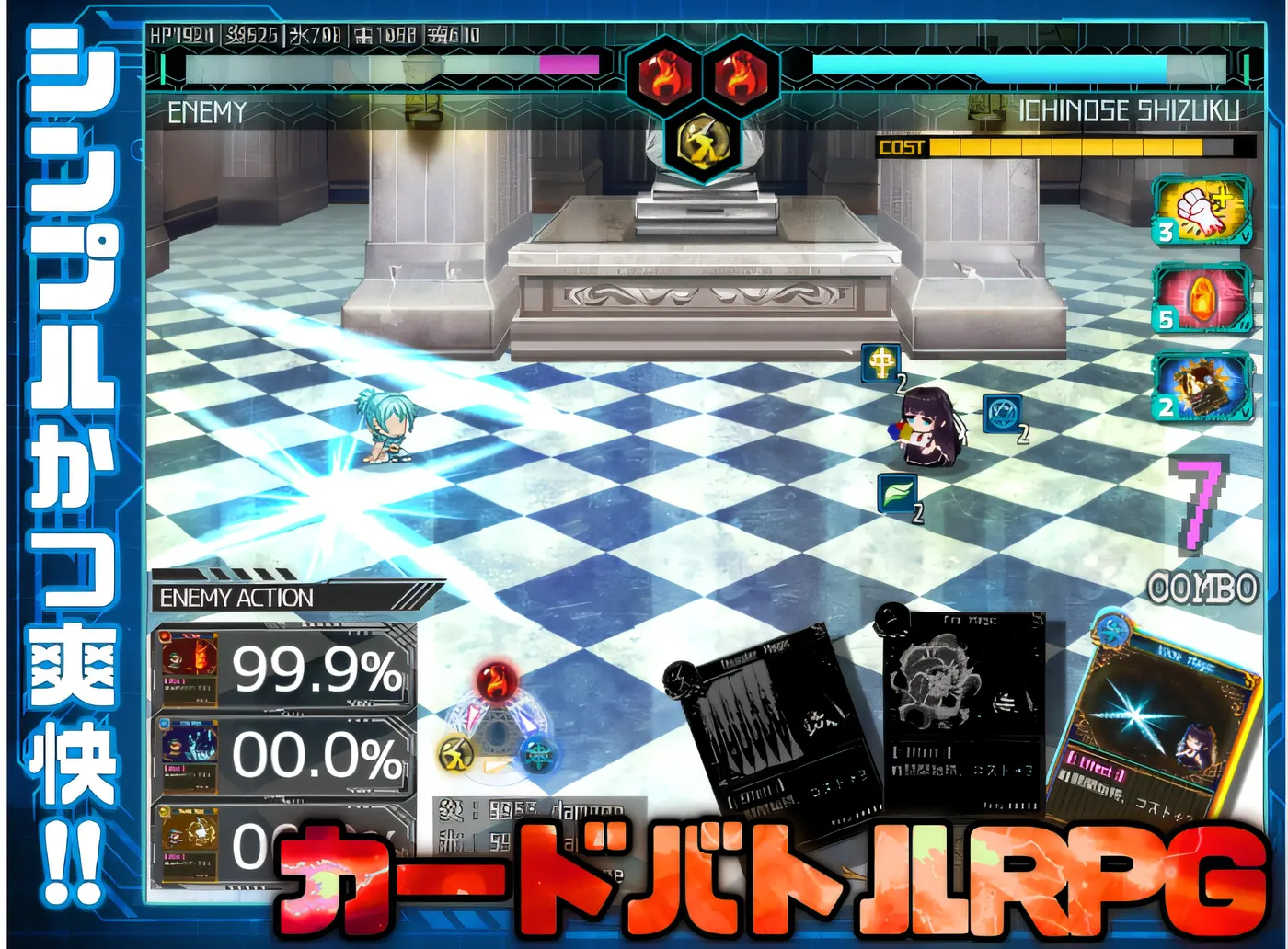1288x949 pixels.
Task: Inspect the 00.0% enemy action row
Action: tap(283, 756)
